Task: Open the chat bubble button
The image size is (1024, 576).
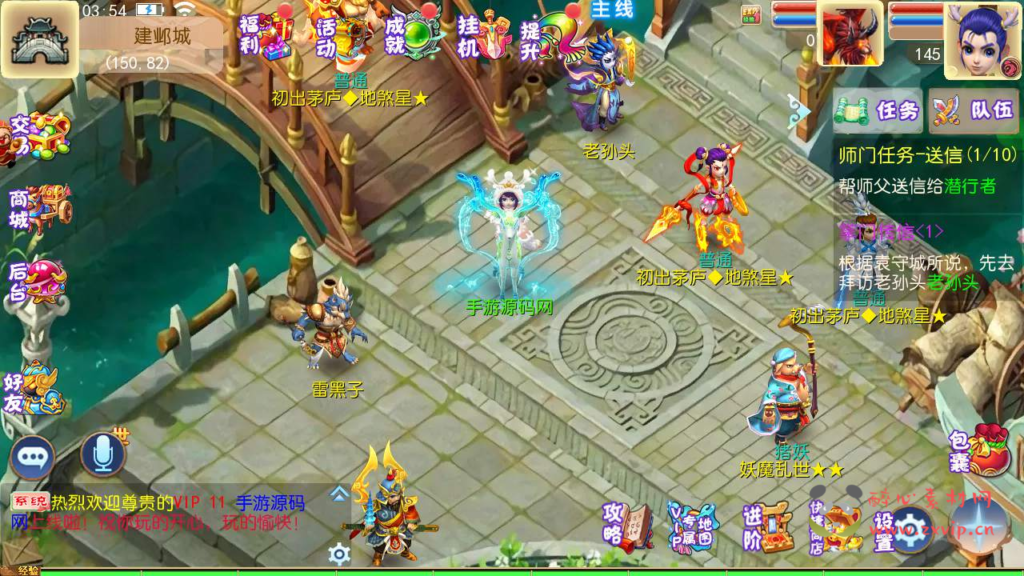Action: tap(33, 457)
